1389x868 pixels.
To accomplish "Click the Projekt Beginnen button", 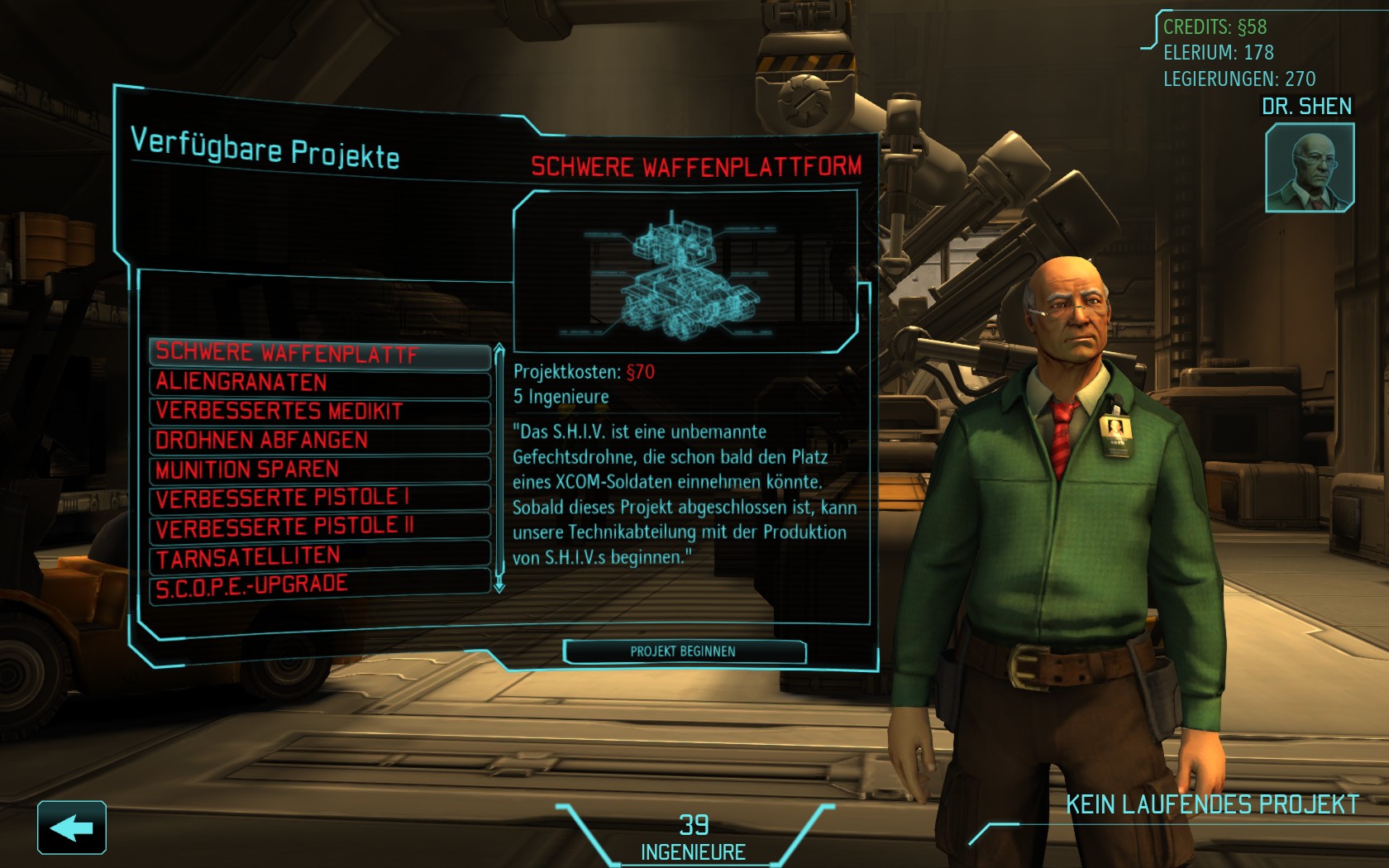I will [684, 651].
